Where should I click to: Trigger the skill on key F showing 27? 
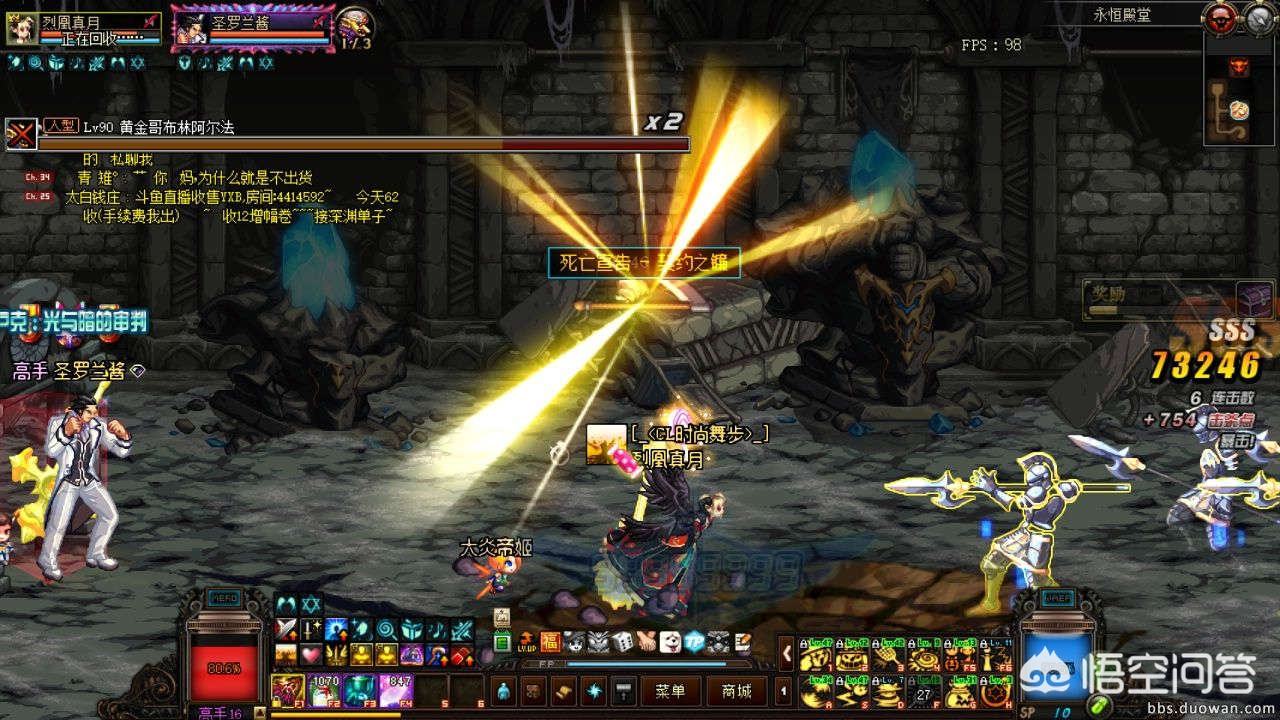[x=925, y=690]
